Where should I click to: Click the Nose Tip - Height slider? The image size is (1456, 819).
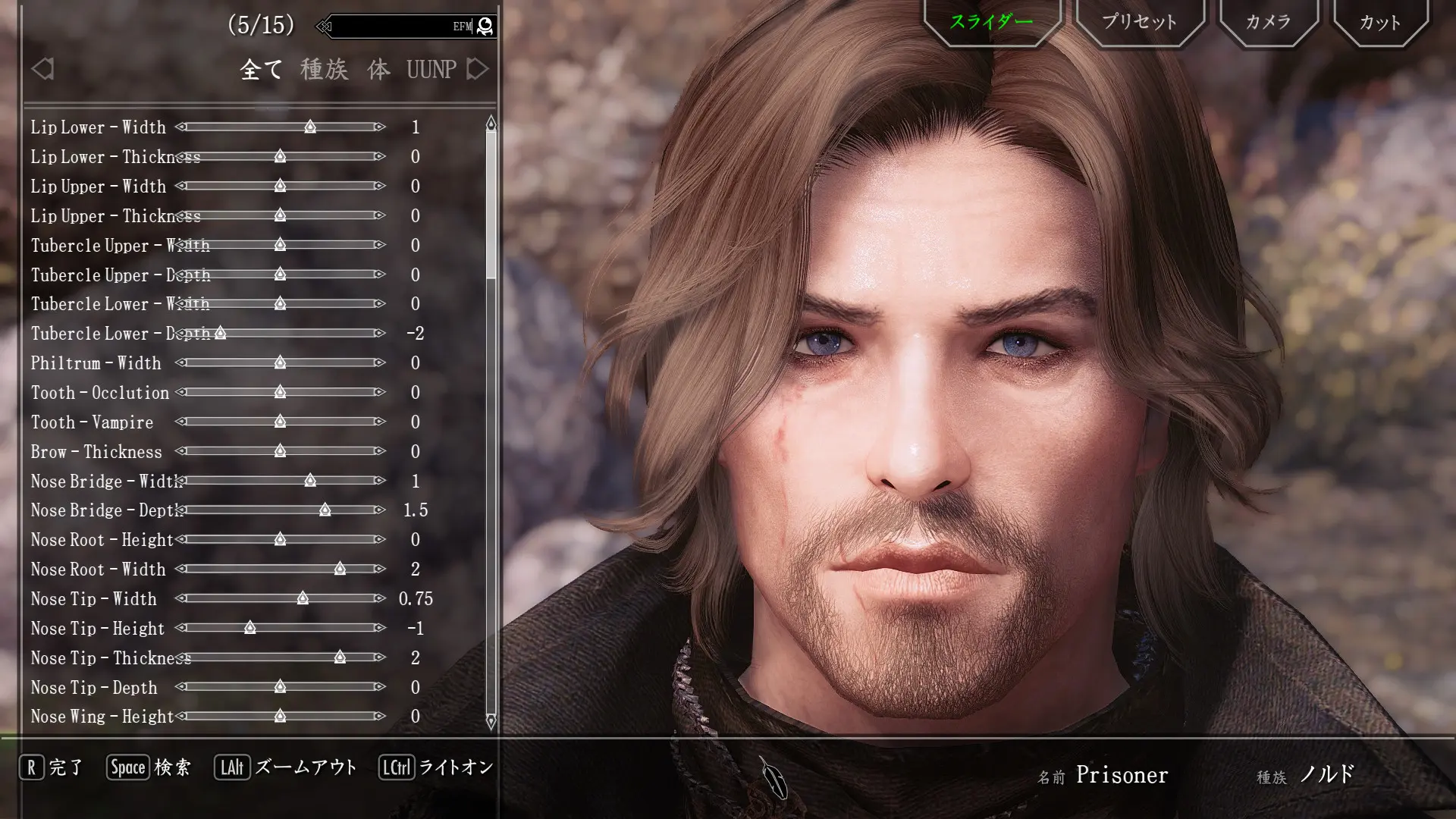[x=249, y=628]
